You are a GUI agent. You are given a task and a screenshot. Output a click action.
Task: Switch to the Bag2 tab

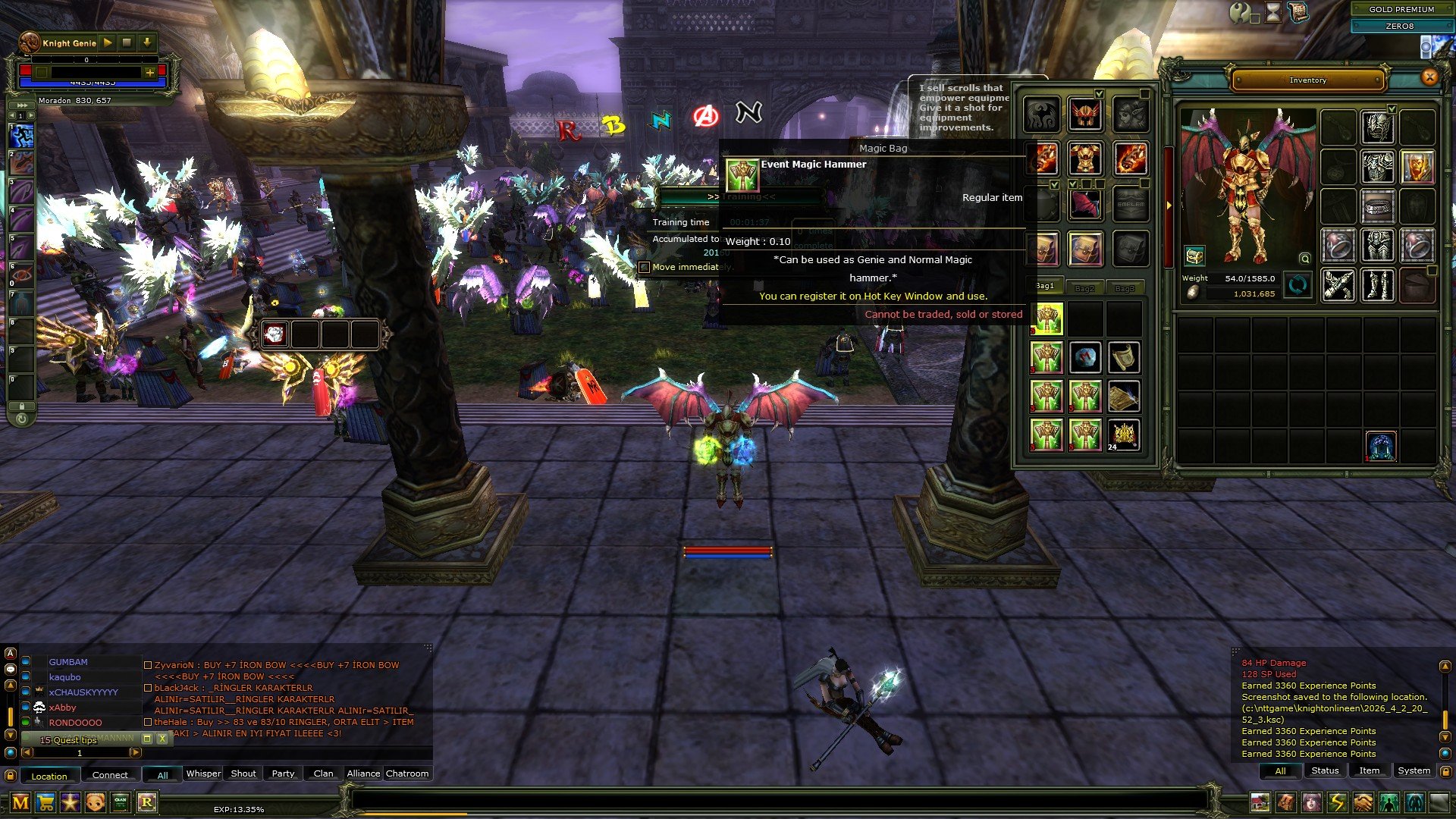[x=1084, y=288]
